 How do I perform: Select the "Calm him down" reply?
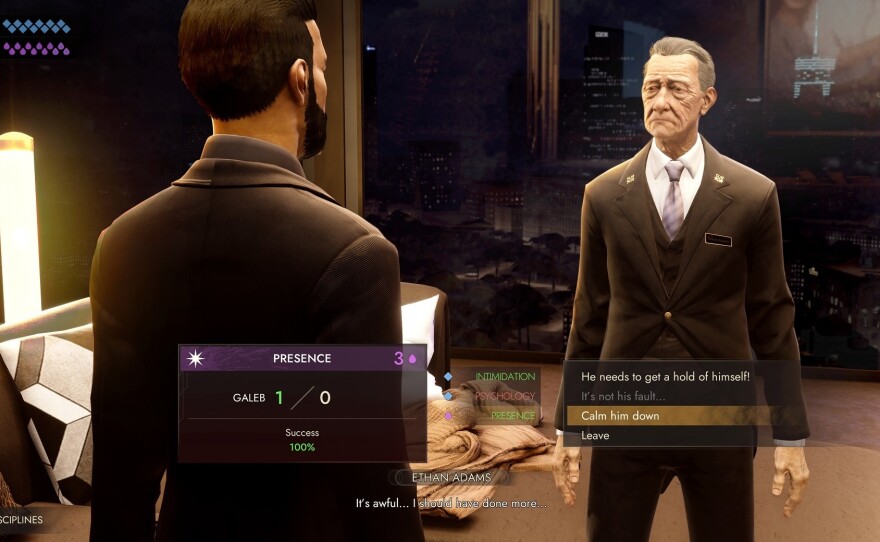point(620,415)
